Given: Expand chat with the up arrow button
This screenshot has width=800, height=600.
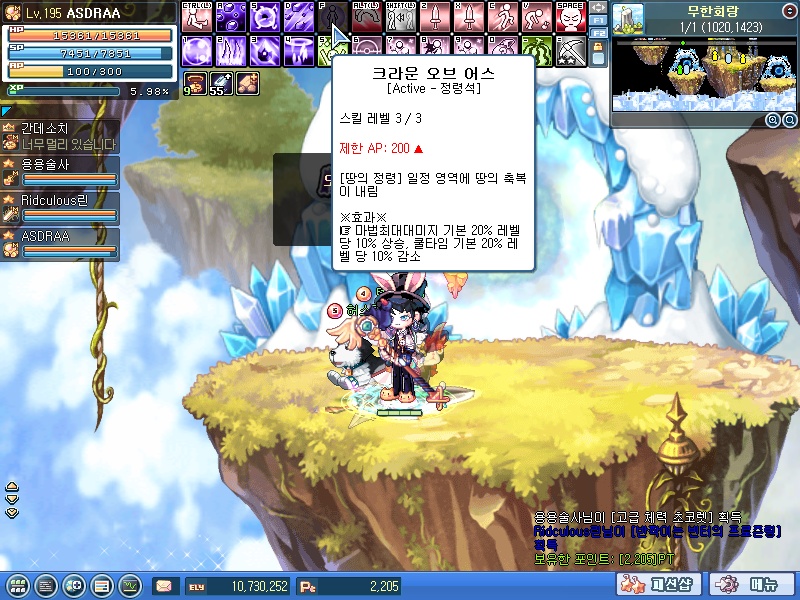Looking at the screenshot, I should [12, 488].
